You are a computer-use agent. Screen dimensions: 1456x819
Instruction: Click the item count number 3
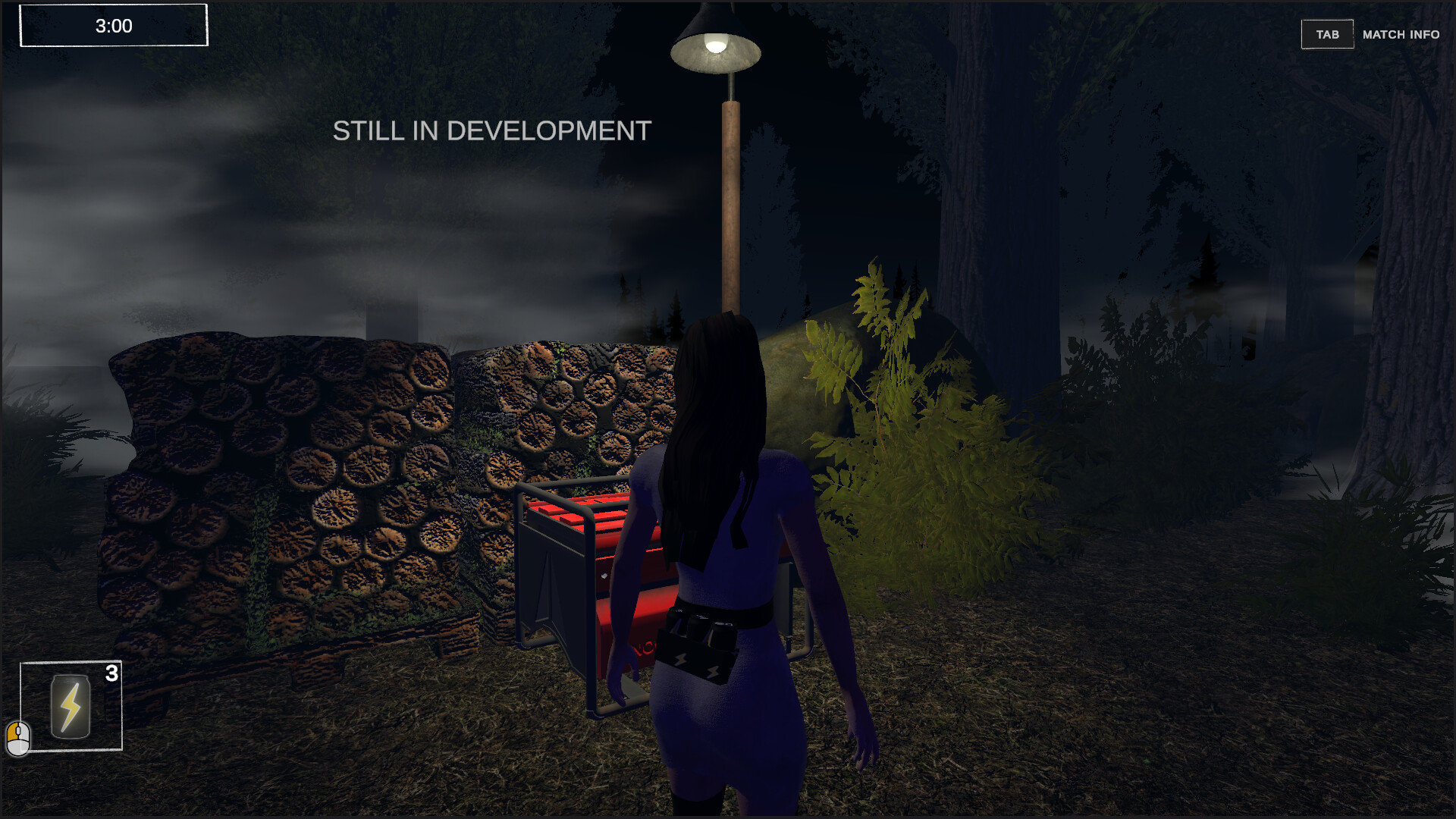click(x=112, y=672)
